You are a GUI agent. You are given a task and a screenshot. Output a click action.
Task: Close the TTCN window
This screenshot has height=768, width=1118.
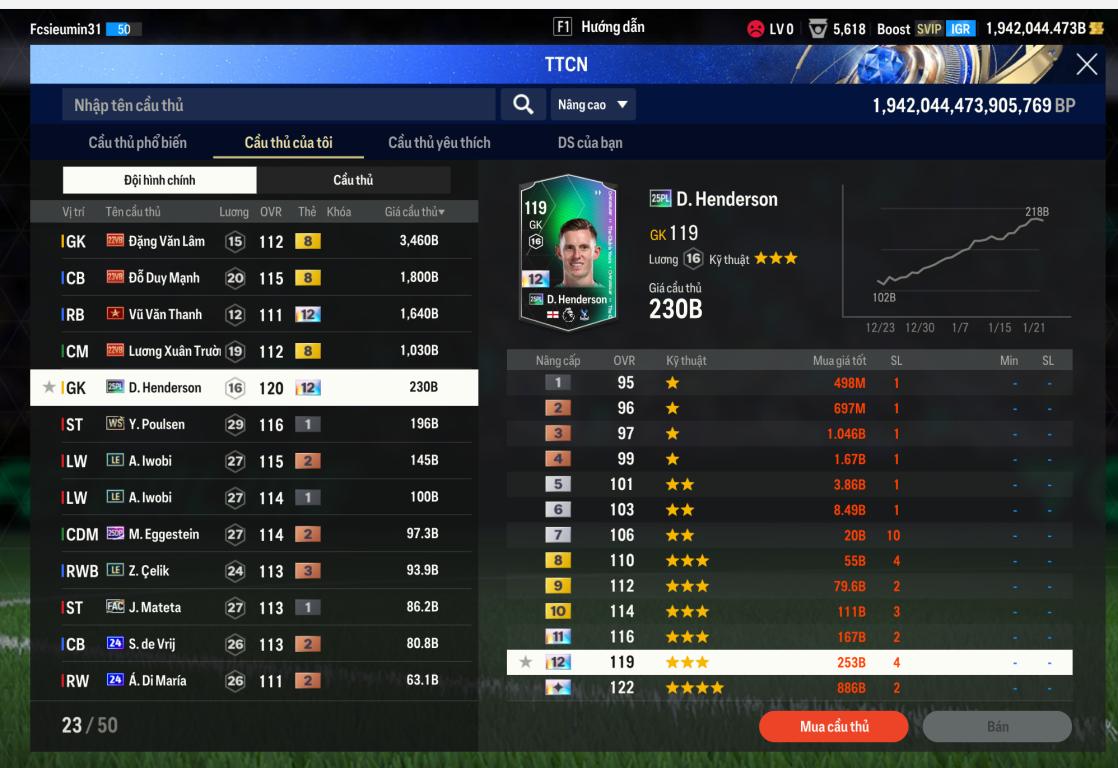[x=1086, y=65]
